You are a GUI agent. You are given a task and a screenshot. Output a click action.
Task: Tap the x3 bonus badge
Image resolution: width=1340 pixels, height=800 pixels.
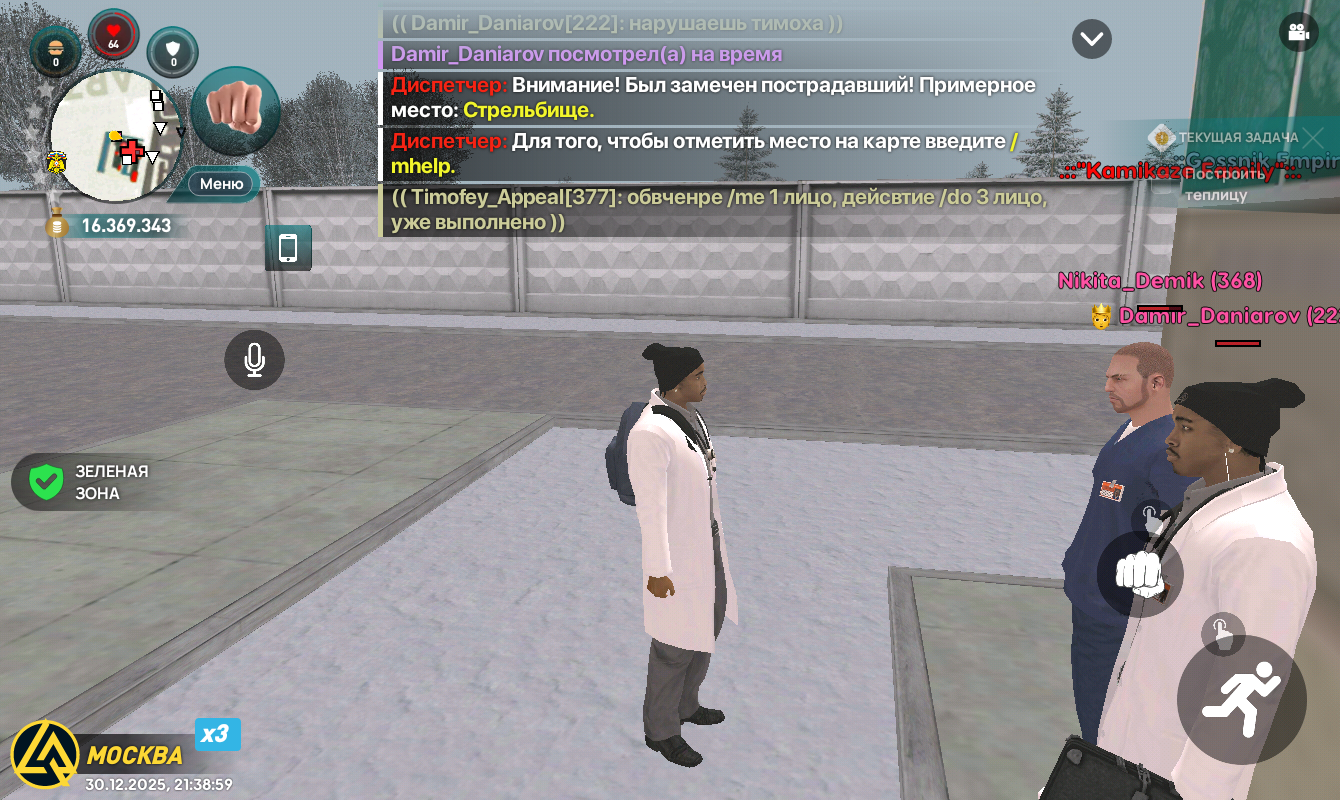(x=216, y=735)
